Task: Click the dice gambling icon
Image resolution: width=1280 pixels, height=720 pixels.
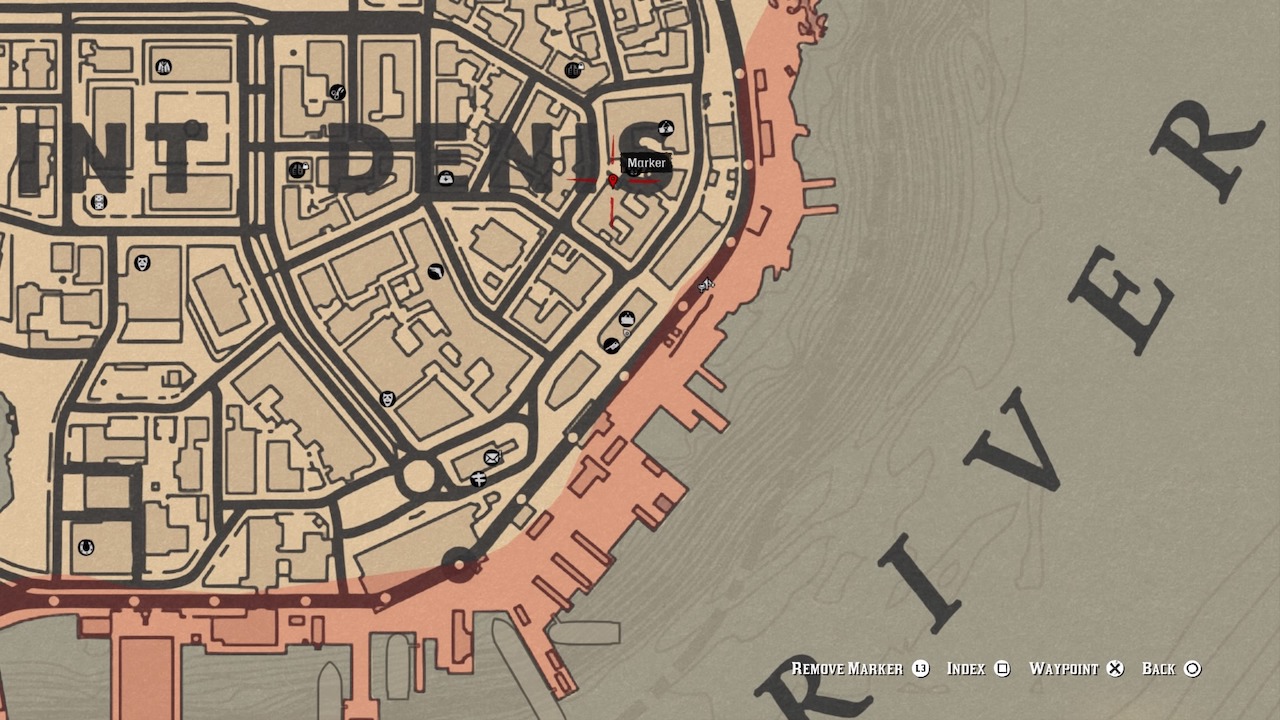Action: click(97, 201)
